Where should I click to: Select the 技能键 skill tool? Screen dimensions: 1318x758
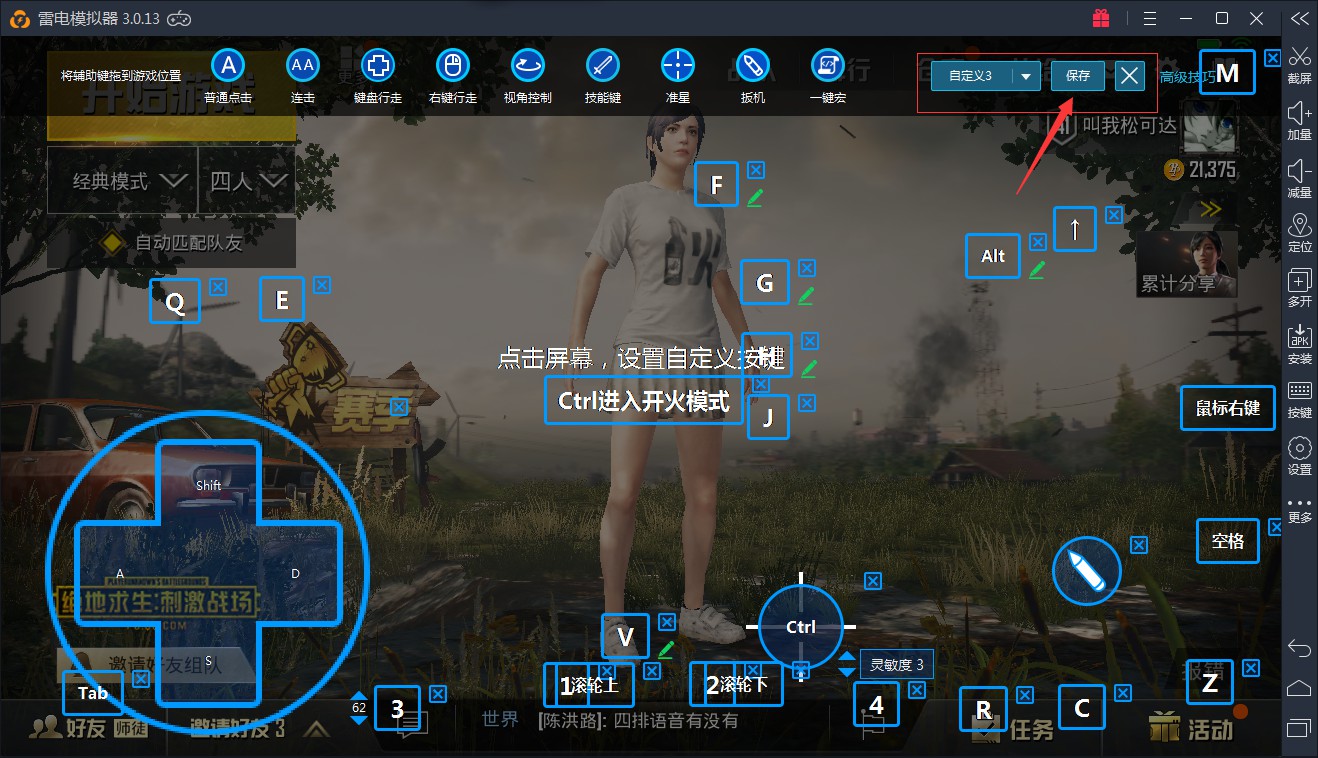pyautogui.click(x=603, y=76)
